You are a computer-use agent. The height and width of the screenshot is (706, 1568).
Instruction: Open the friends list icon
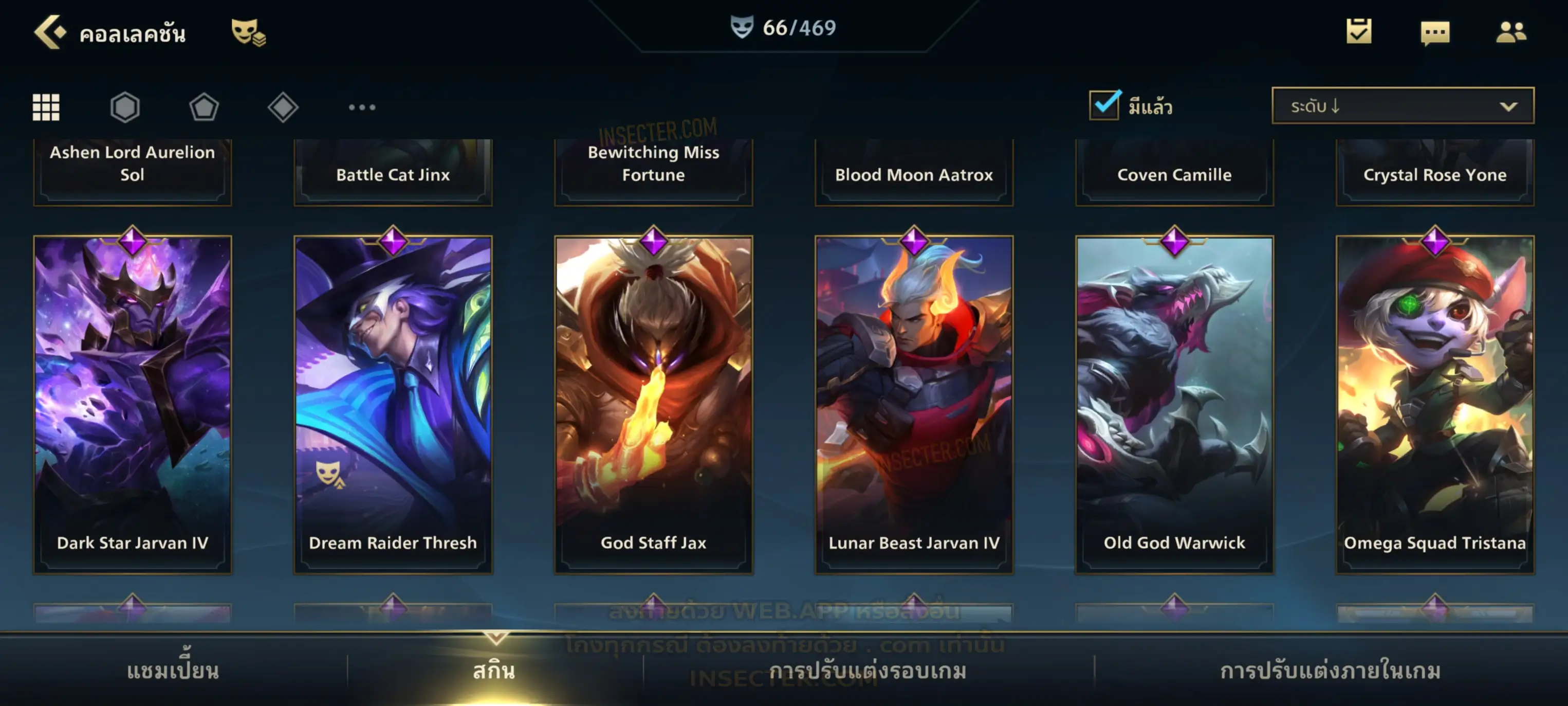(1510, 32)
